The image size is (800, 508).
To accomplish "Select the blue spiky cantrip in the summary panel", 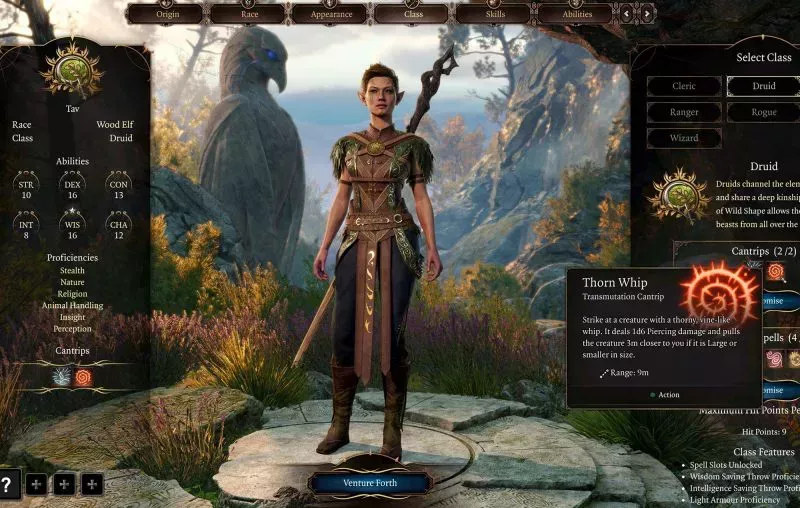I will (60, 377).
